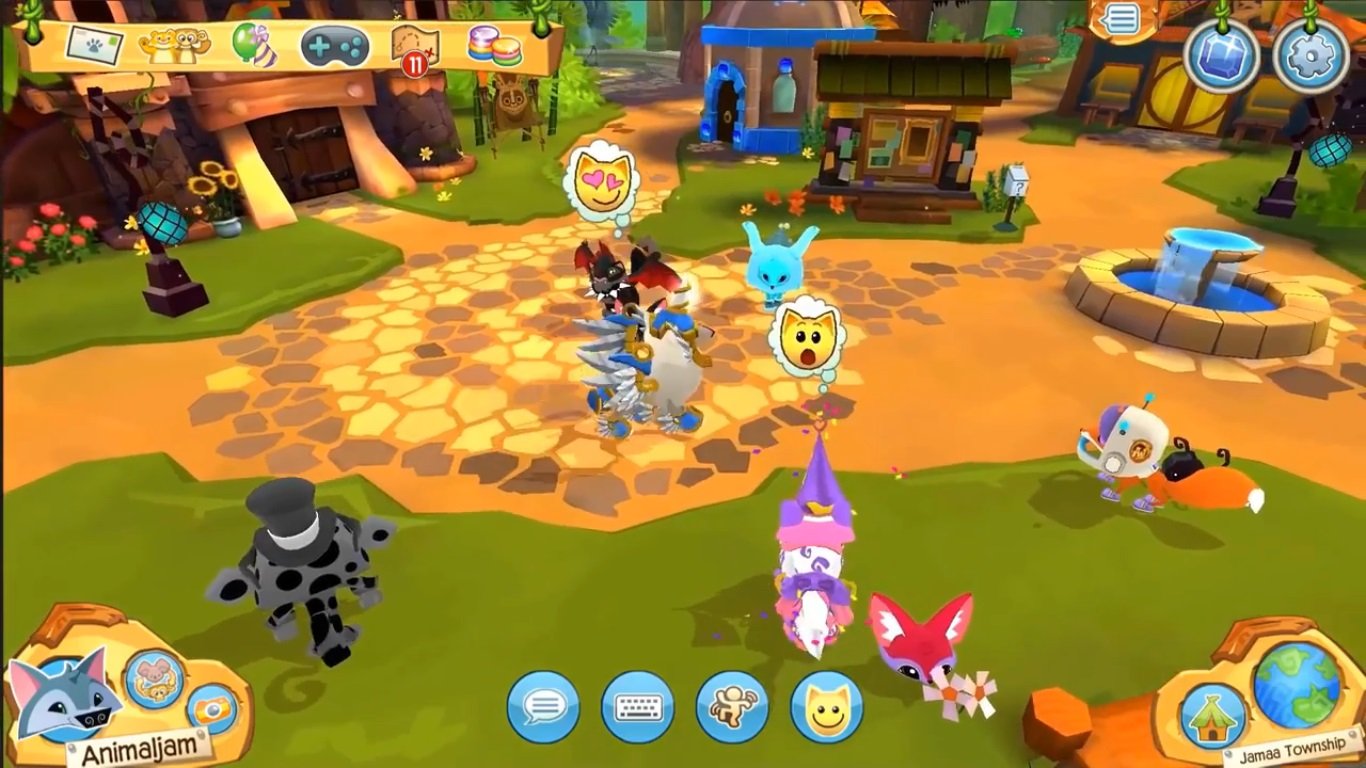Open the games controller menu
Viewport: 1366px width, 768px height.
tap(335, 46)
